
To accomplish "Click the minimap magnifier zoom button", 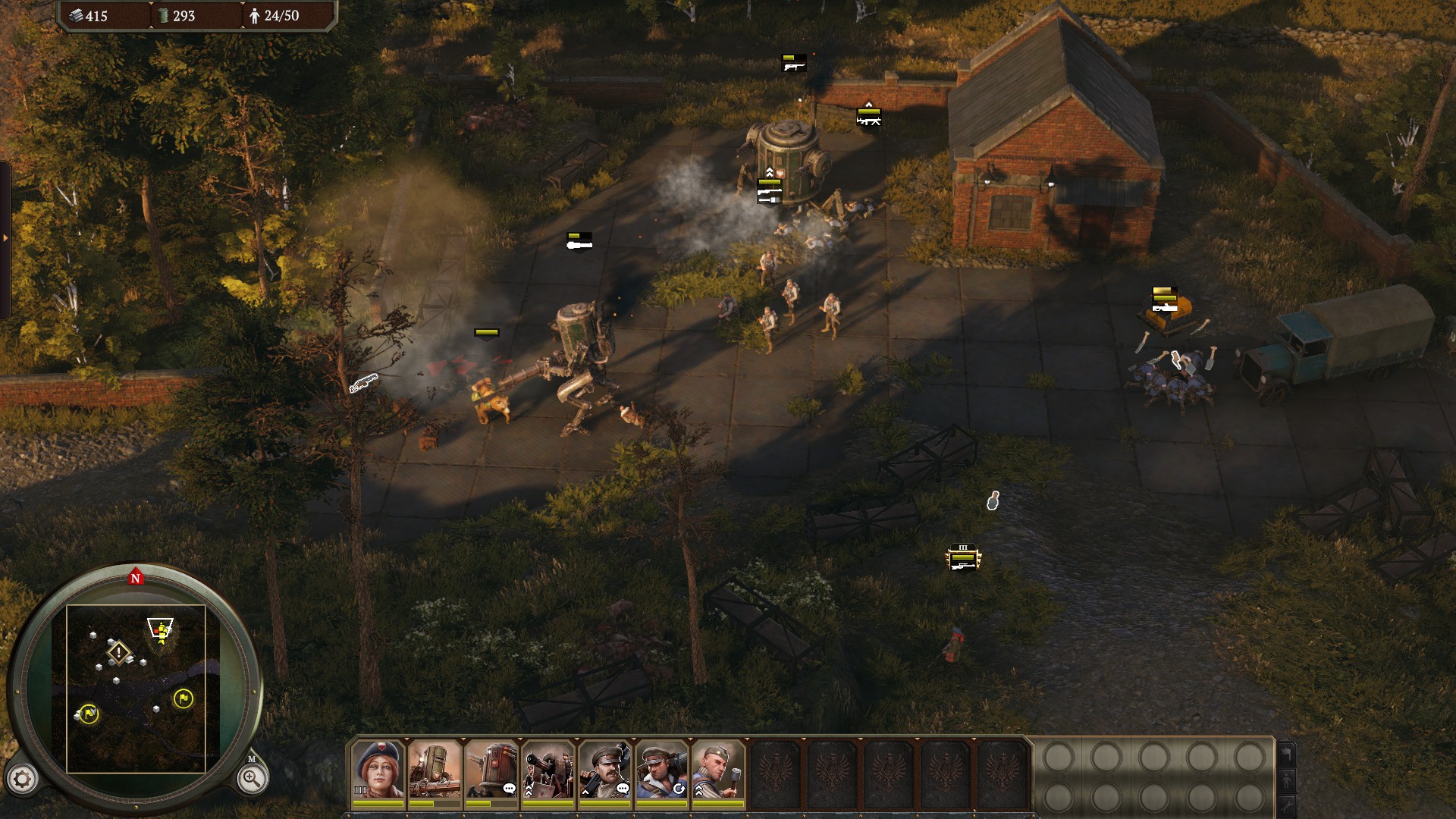I will point(252,778).
